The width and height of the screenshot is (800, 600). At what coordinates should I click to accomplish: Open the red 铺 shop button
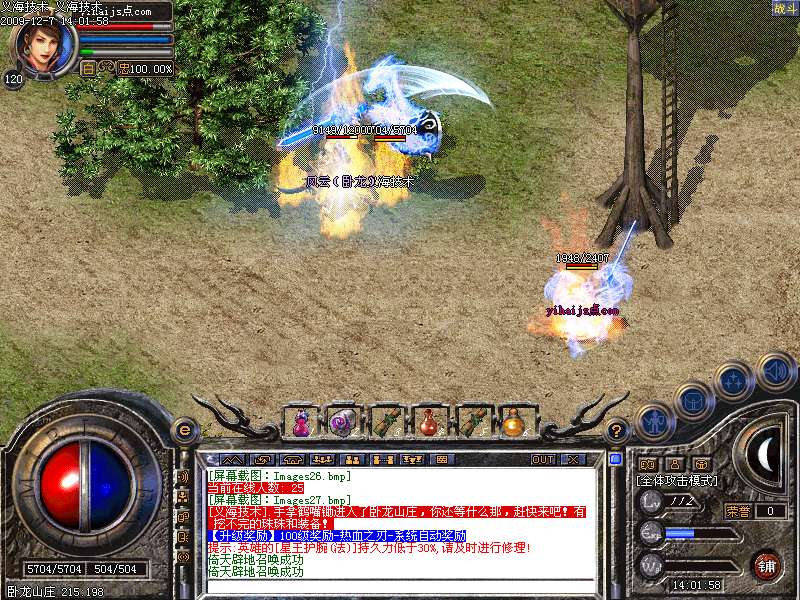[765, 565]
